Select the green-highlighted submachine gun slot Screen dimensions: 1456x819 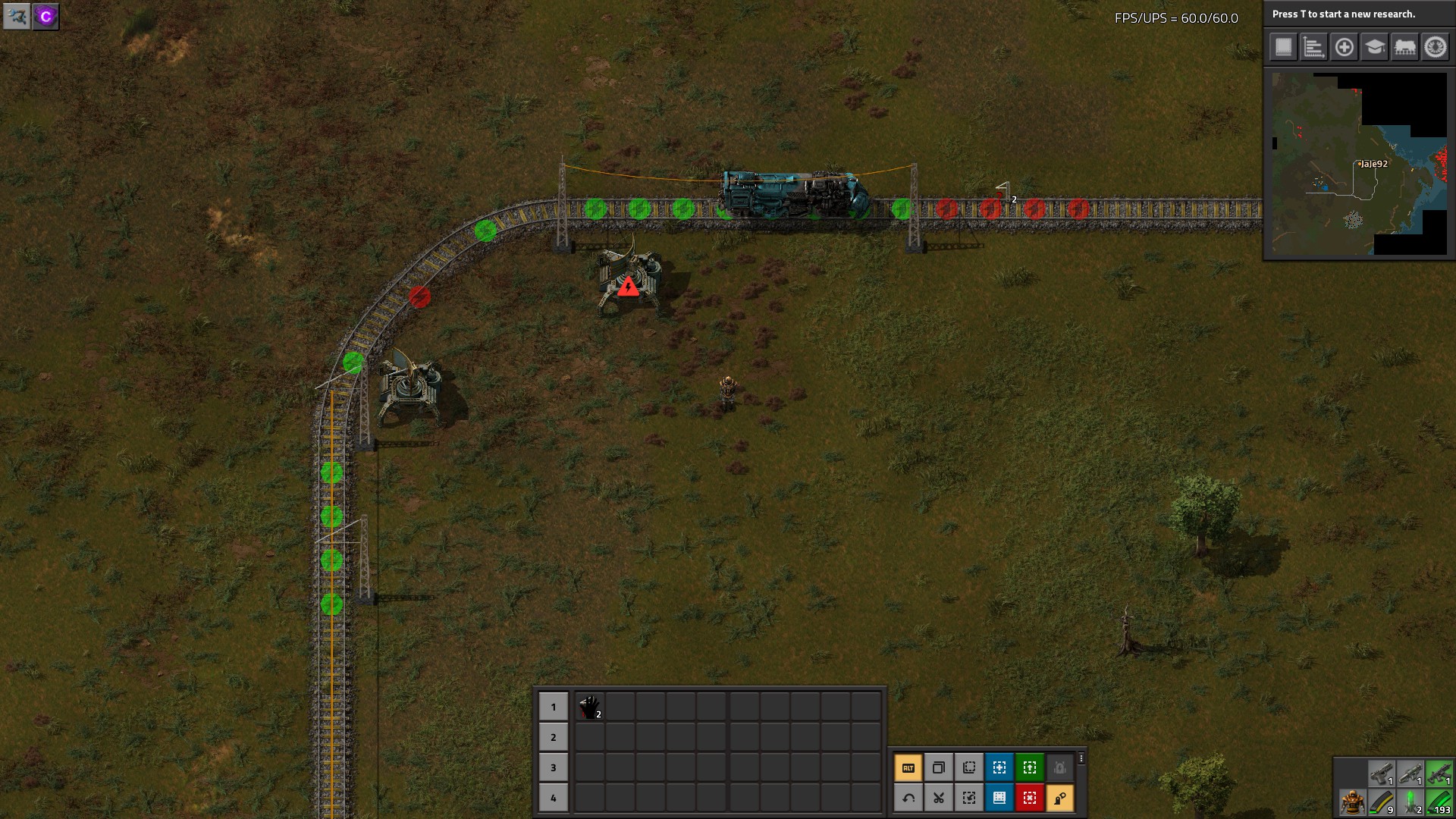(1439, 773)
